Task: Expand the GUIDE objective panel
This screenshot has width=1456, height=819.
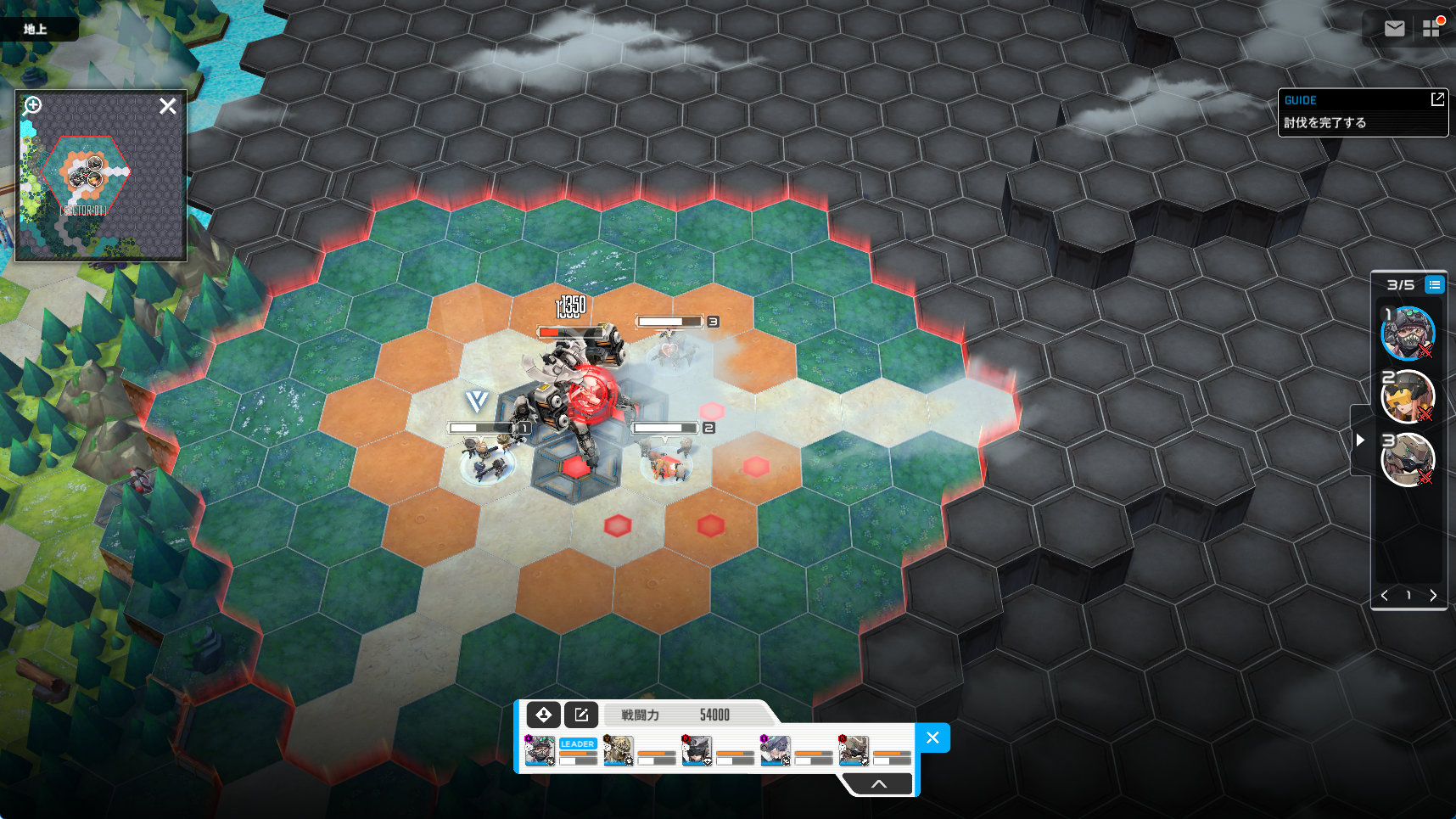Action: pyautogui.click(x=1437, y=99)
